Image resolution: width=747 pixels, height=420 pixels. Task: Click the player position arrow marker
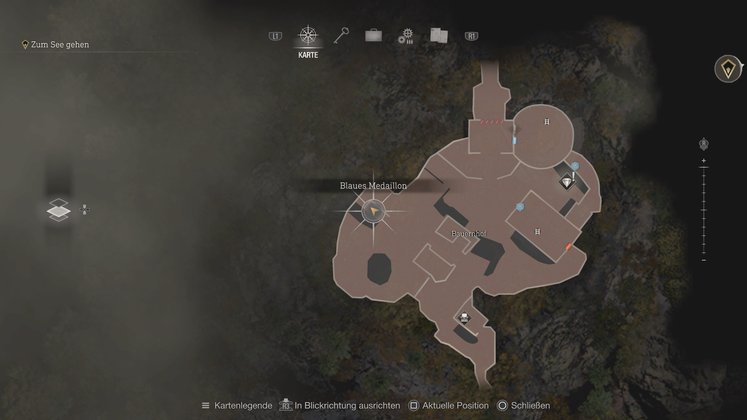click(x=374, y=211)
